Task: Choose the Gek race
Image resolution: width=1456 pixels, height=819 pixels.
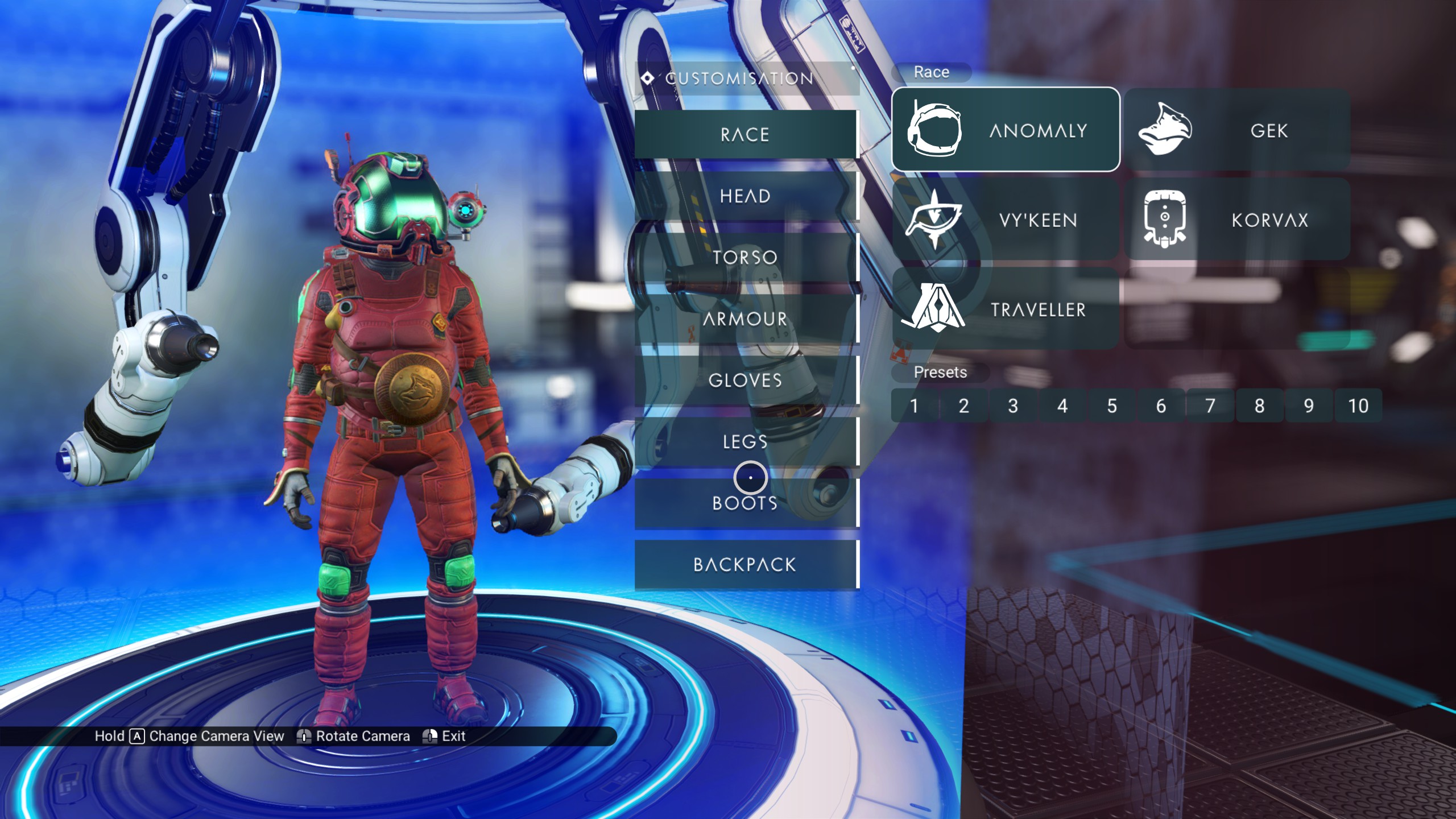Action: point(1237,130)
